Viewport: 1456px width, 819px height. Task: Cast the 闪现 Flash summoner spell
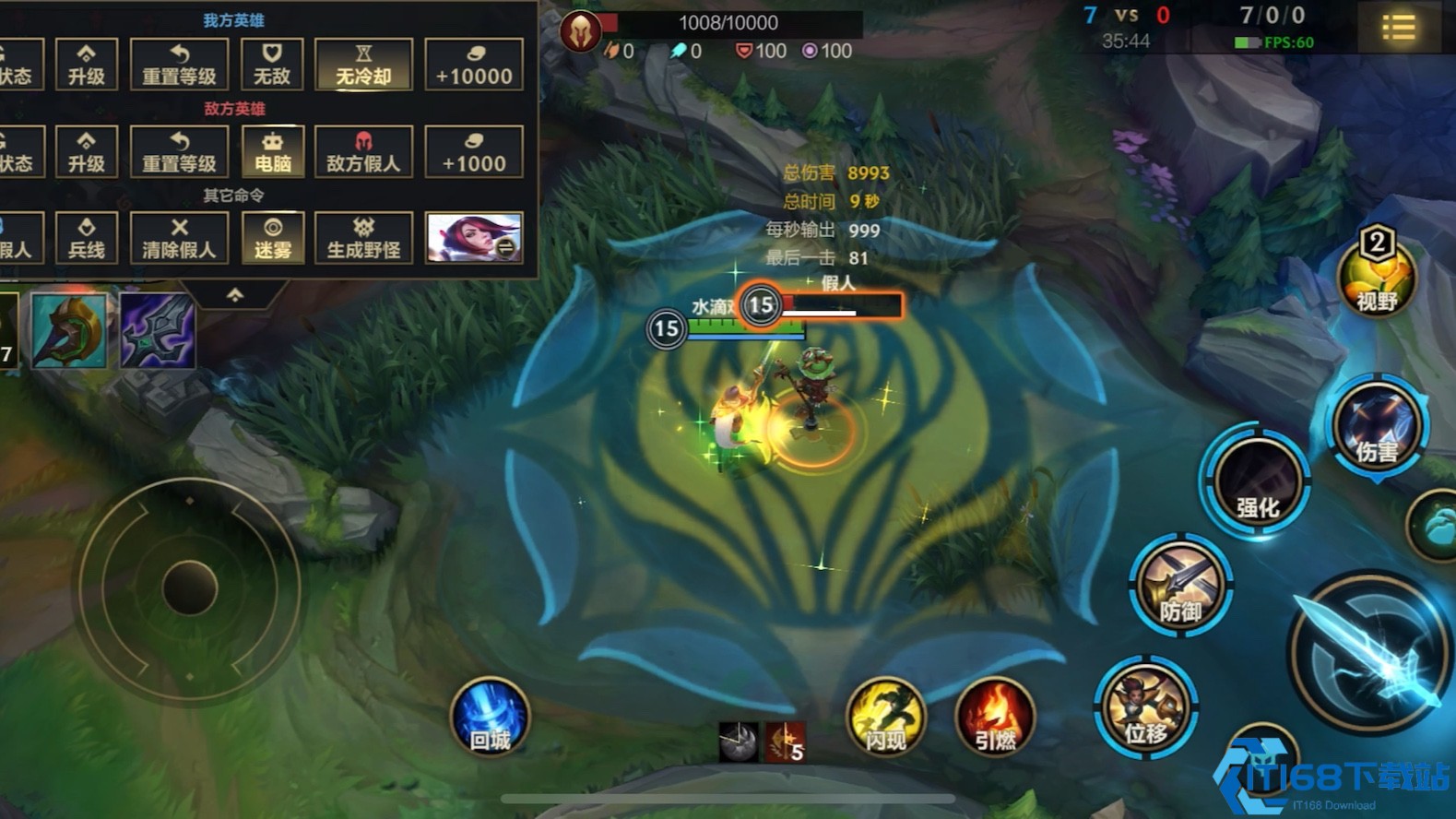pyautogui.click(x=886, y=719)
